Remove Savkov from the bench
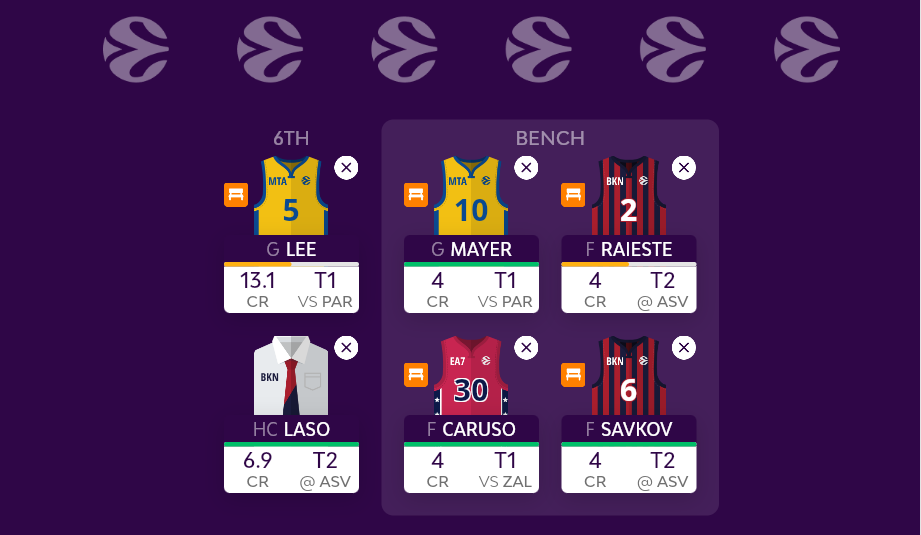Viewport: 921px width, 535px height. [684, 348]
